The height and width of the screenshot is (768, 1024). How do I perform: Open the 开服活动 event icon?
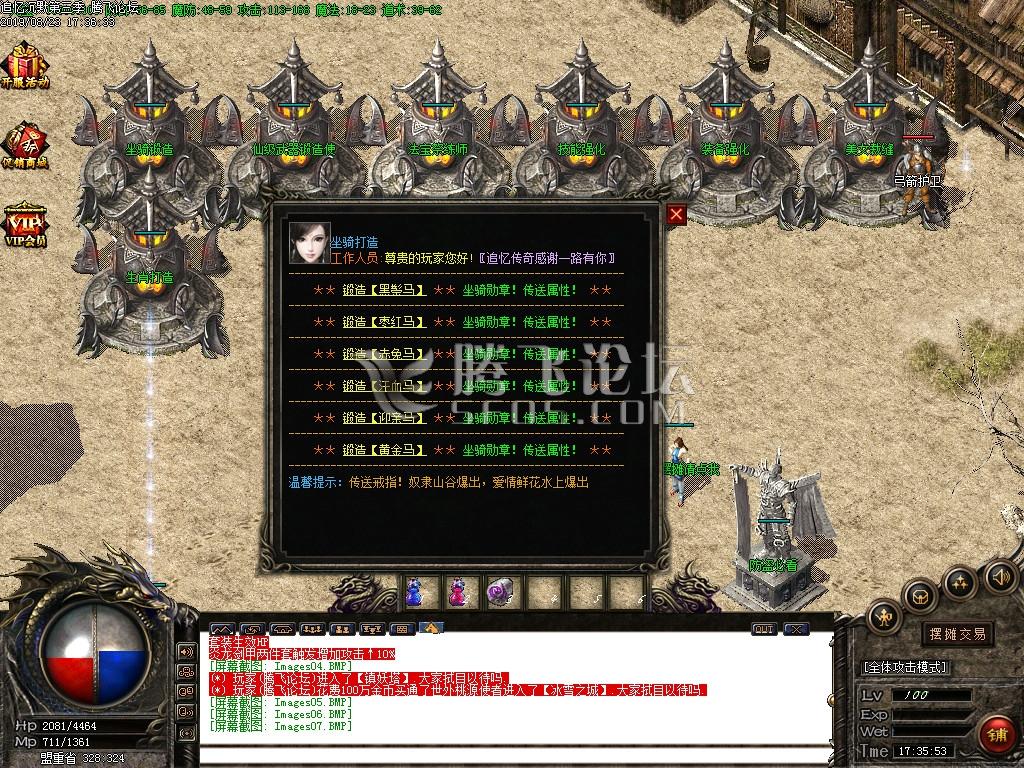pos(24,67)
